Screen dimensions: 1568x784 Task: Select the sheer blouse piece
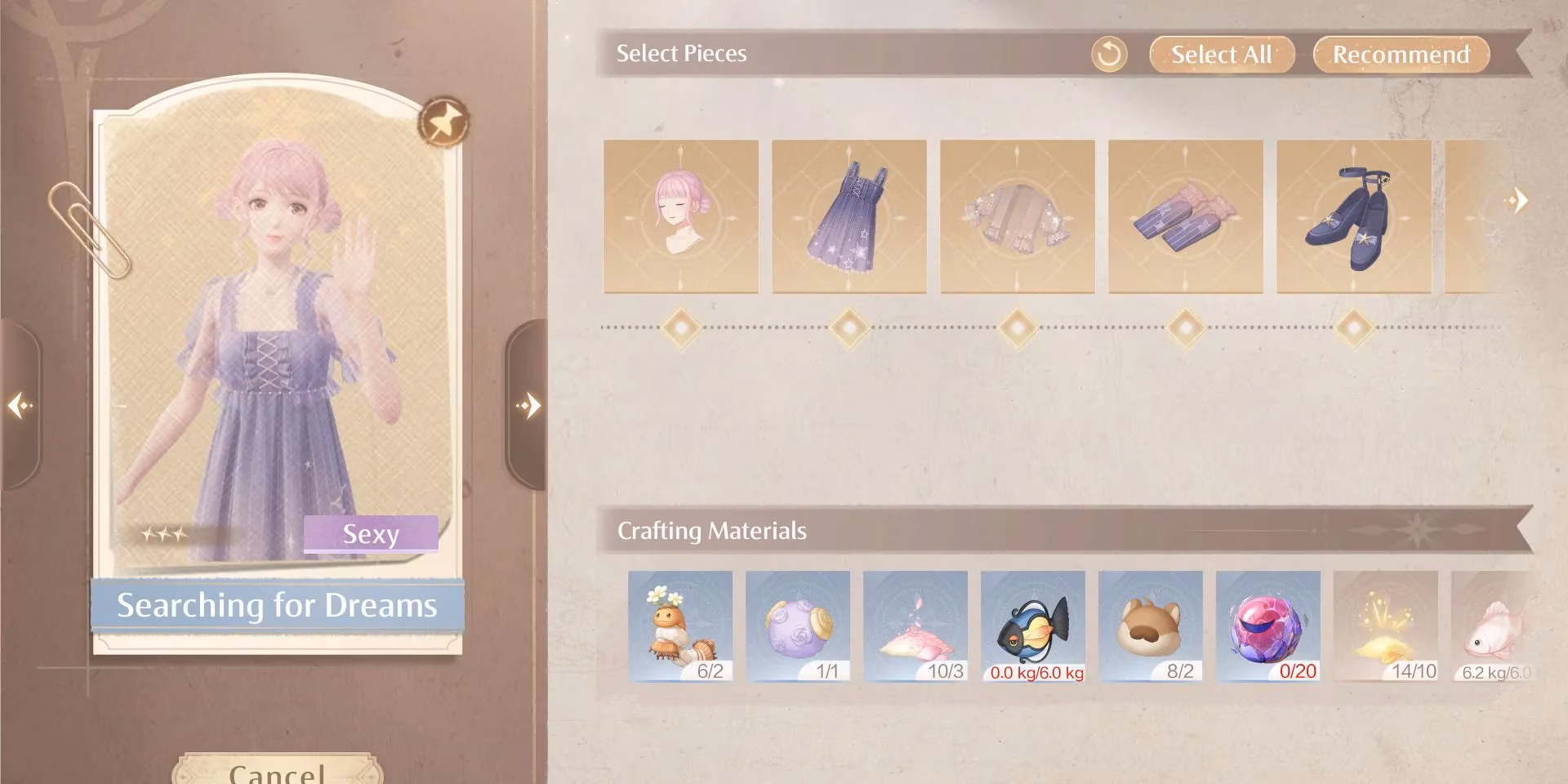[1018, 218]
